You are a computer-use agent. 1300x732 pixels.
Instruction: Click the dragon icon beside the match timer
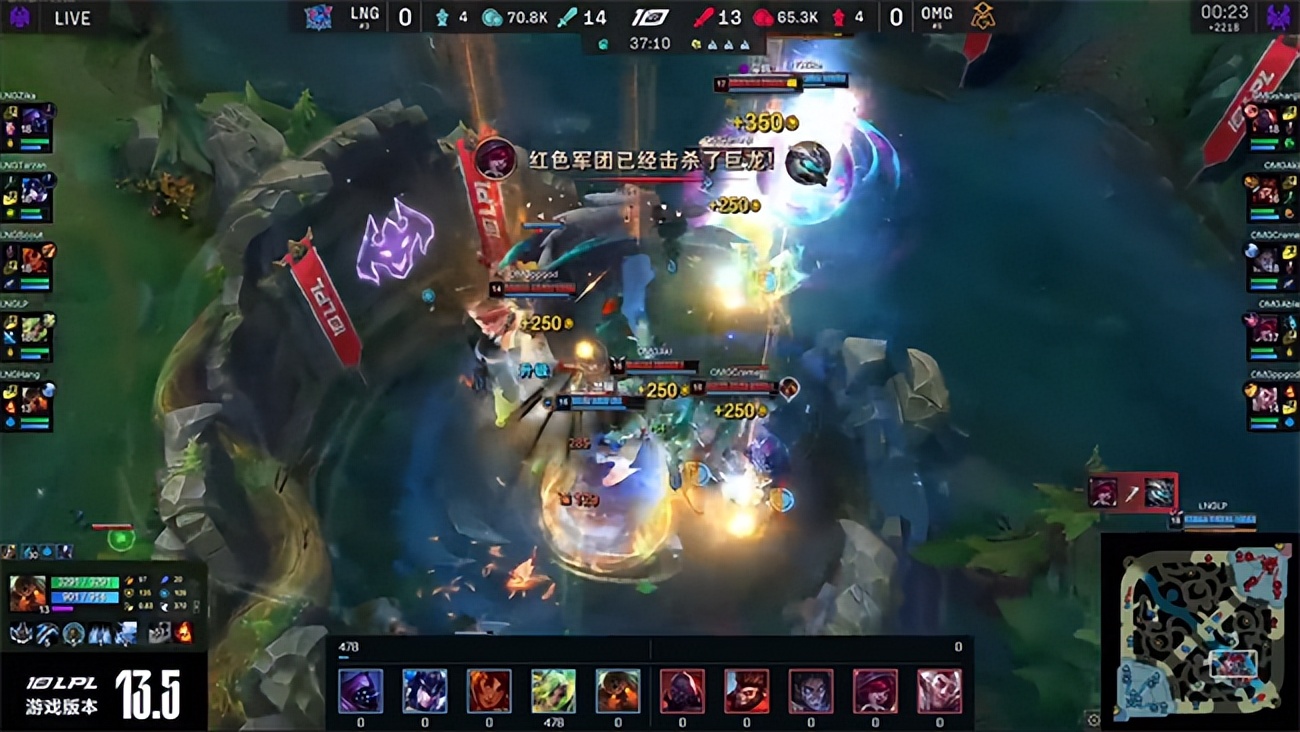point(604,44)
